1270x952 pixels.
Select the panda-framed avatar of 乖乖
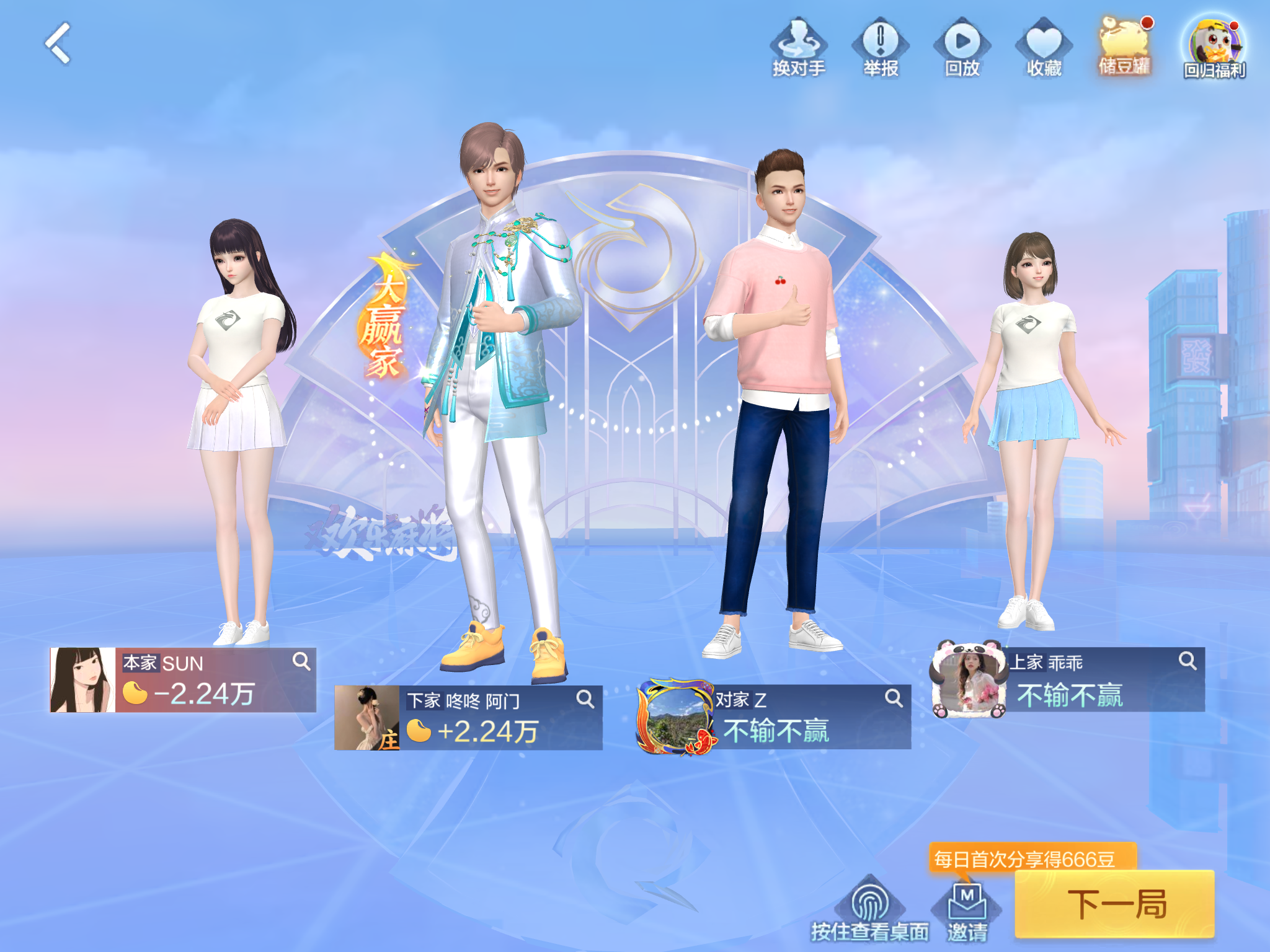coord(969,680)
